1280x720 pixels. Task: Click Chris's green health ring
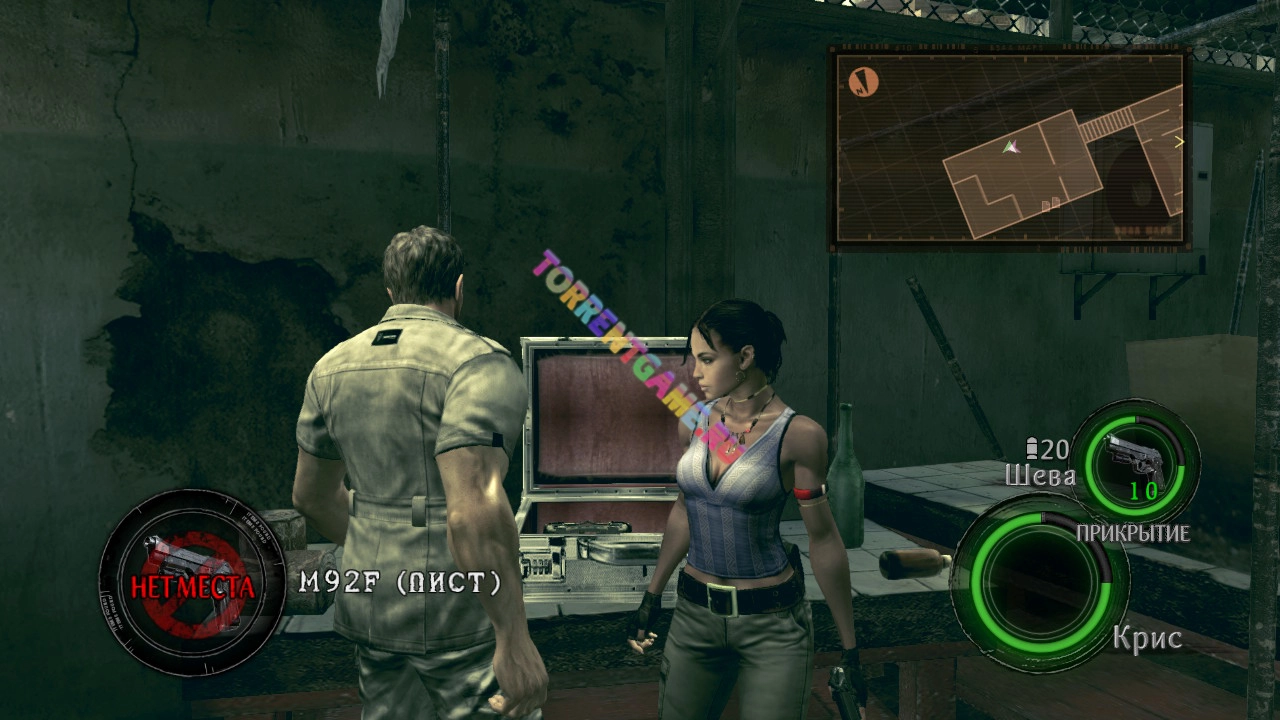coord(1042,582)
